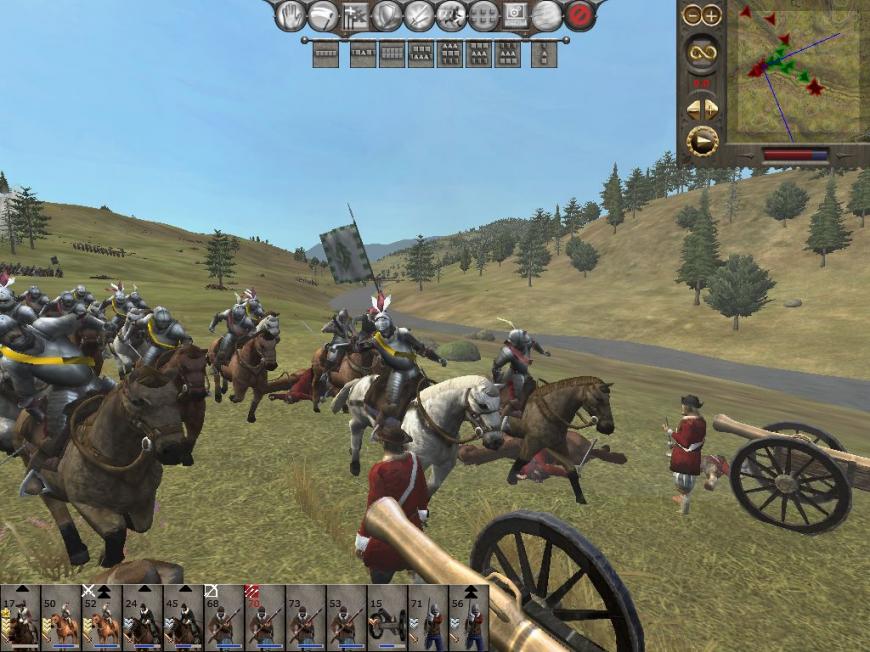Screen dimensions: 870x652
Task: Toggle the crossed swords melee button
Action: pyautogui.click(x=419, y=15)
